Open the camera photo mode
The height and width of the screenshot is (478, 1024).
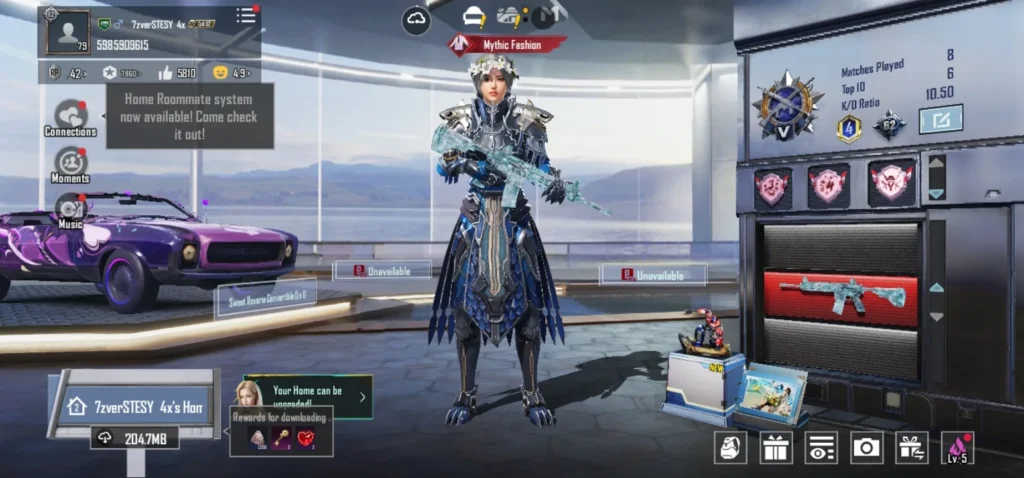[x=866, y=448]
